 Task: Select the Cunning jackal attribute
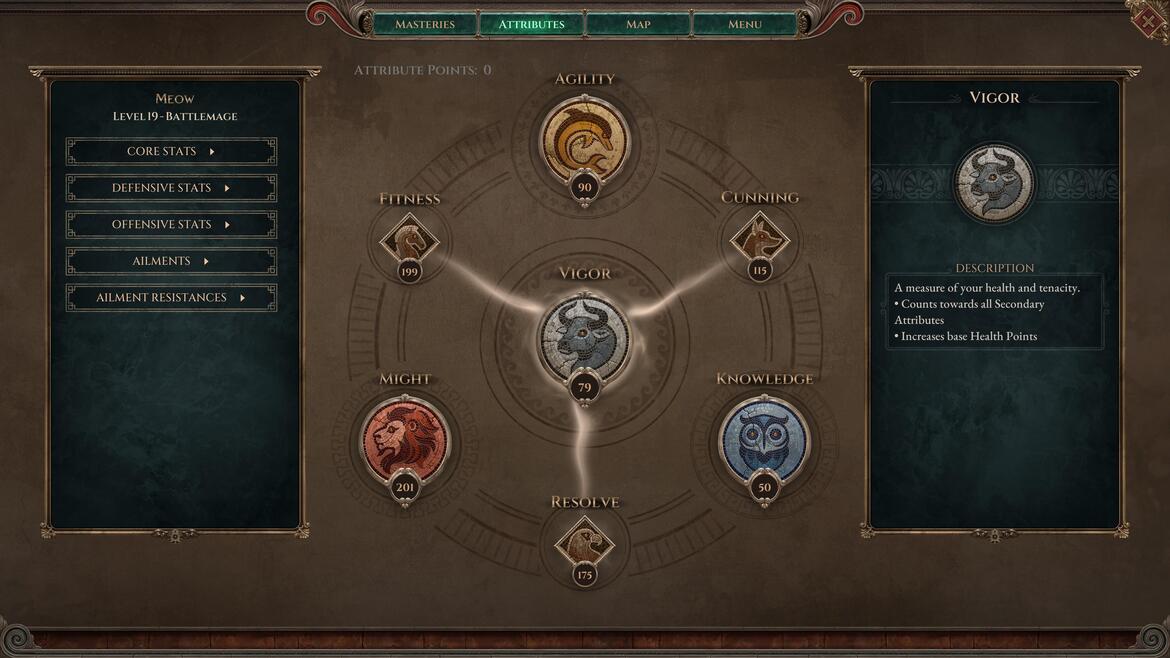point(759,240)
